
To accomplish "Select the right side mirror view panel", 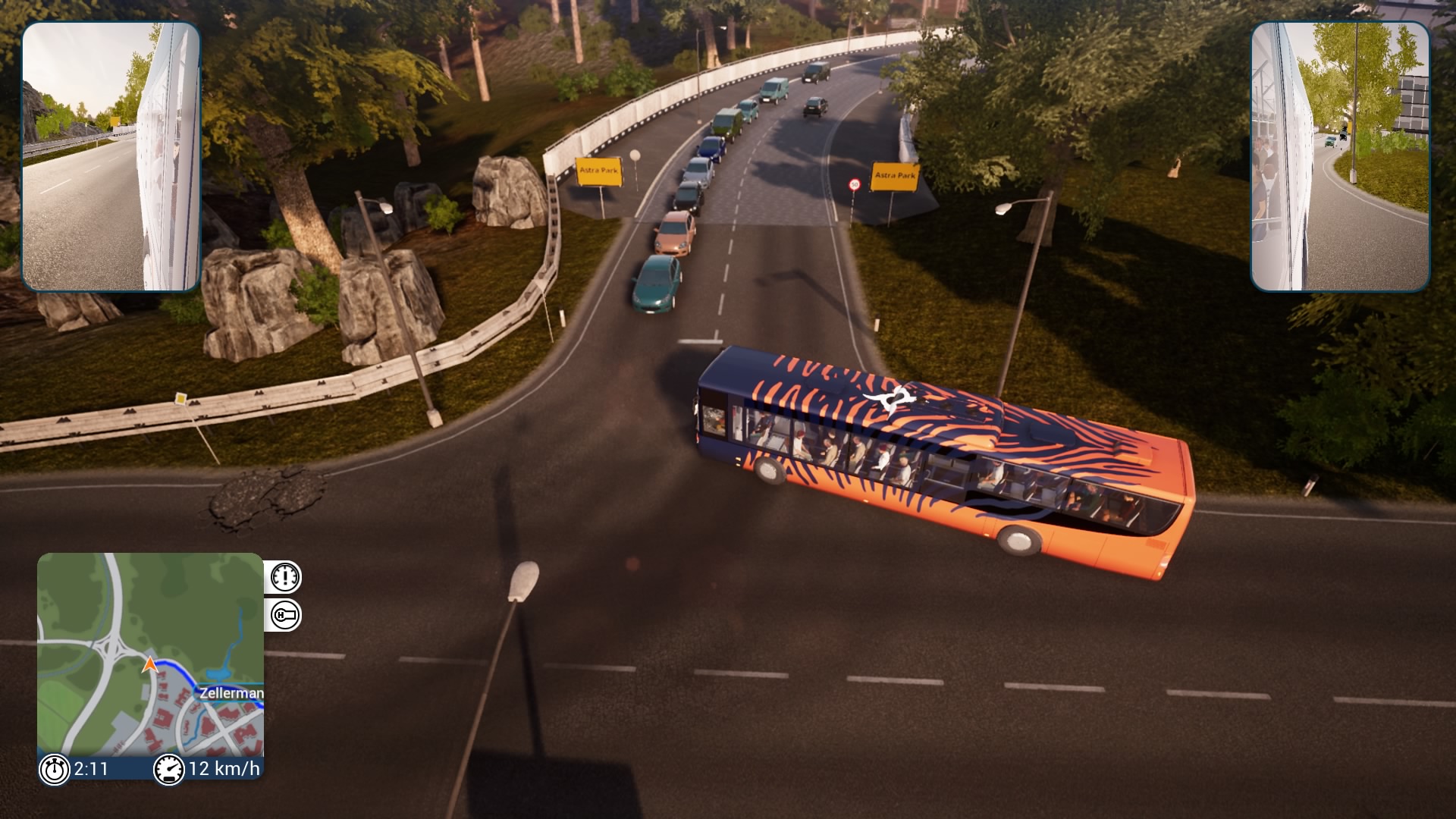I will 1340,156.
